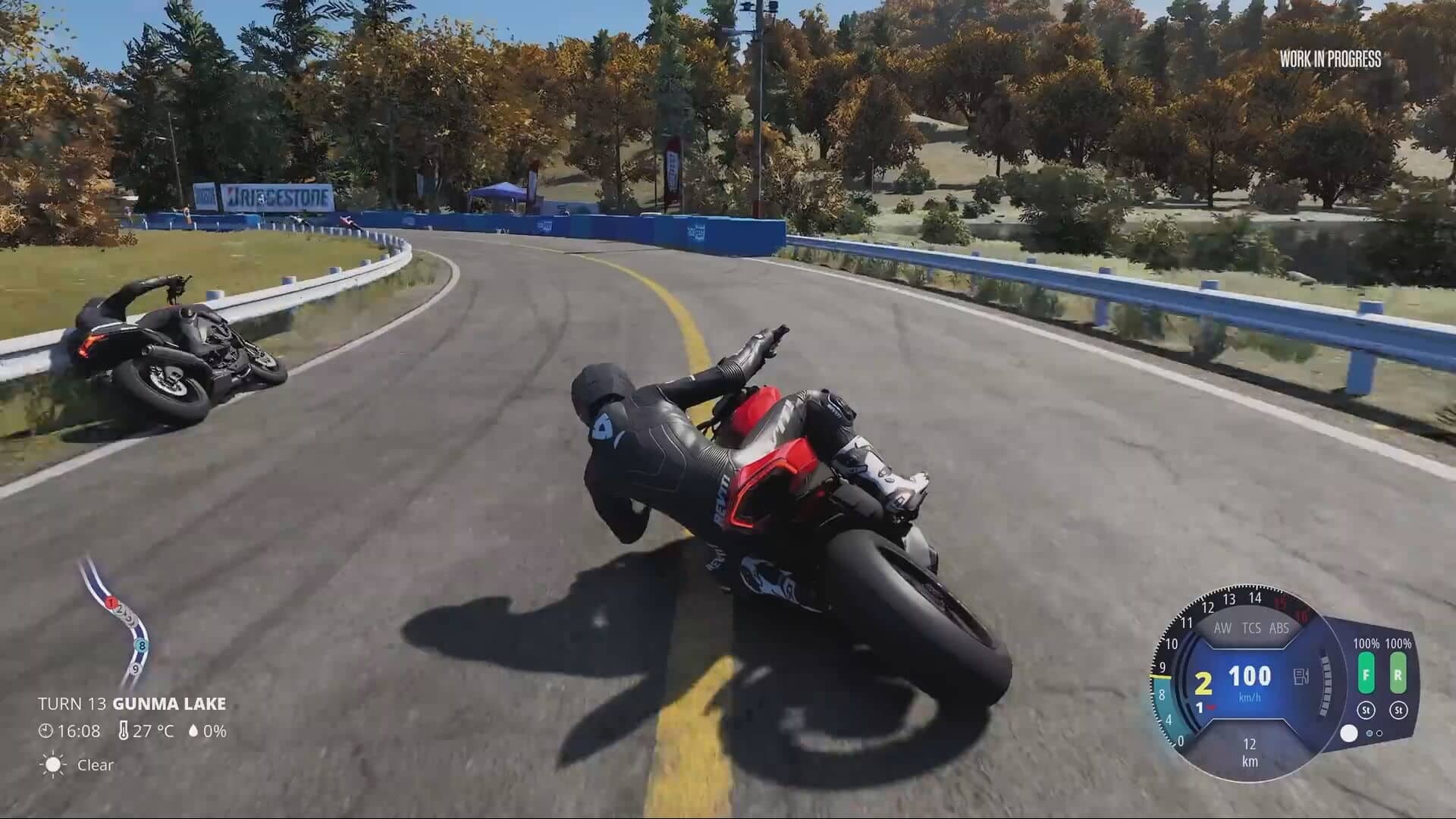
Task: Click the rear St stability indicator
Action: [1399, 711]
